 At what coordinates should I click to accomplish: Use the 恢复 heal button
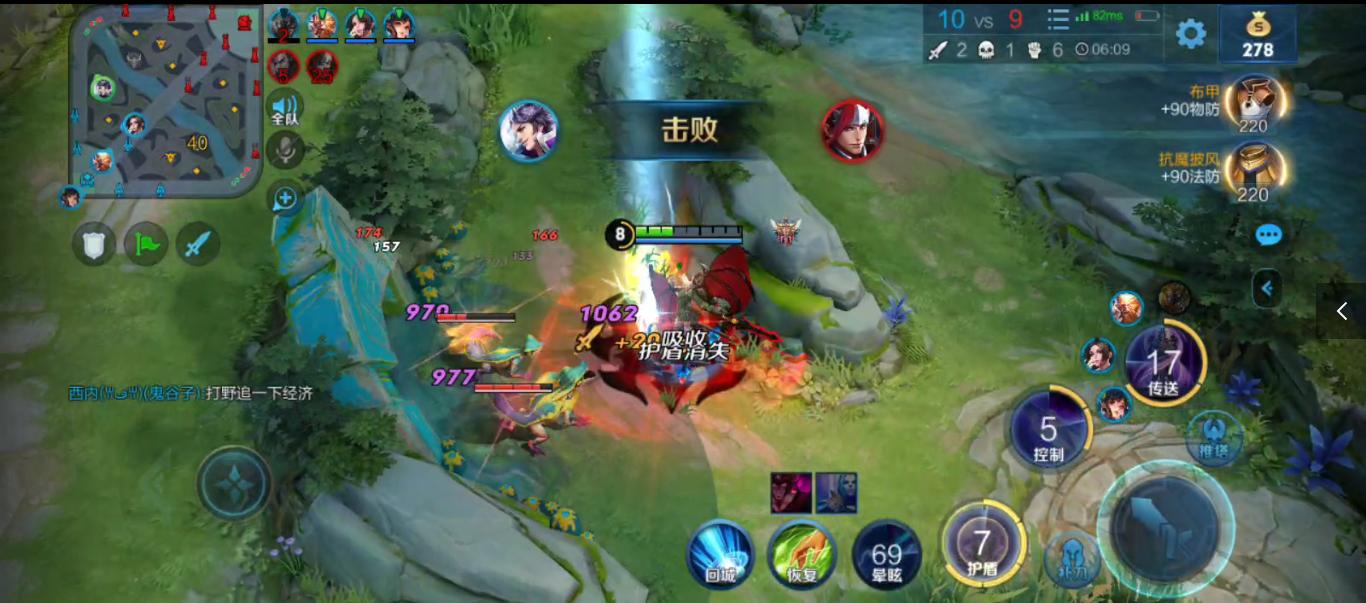tap(802, 552)
